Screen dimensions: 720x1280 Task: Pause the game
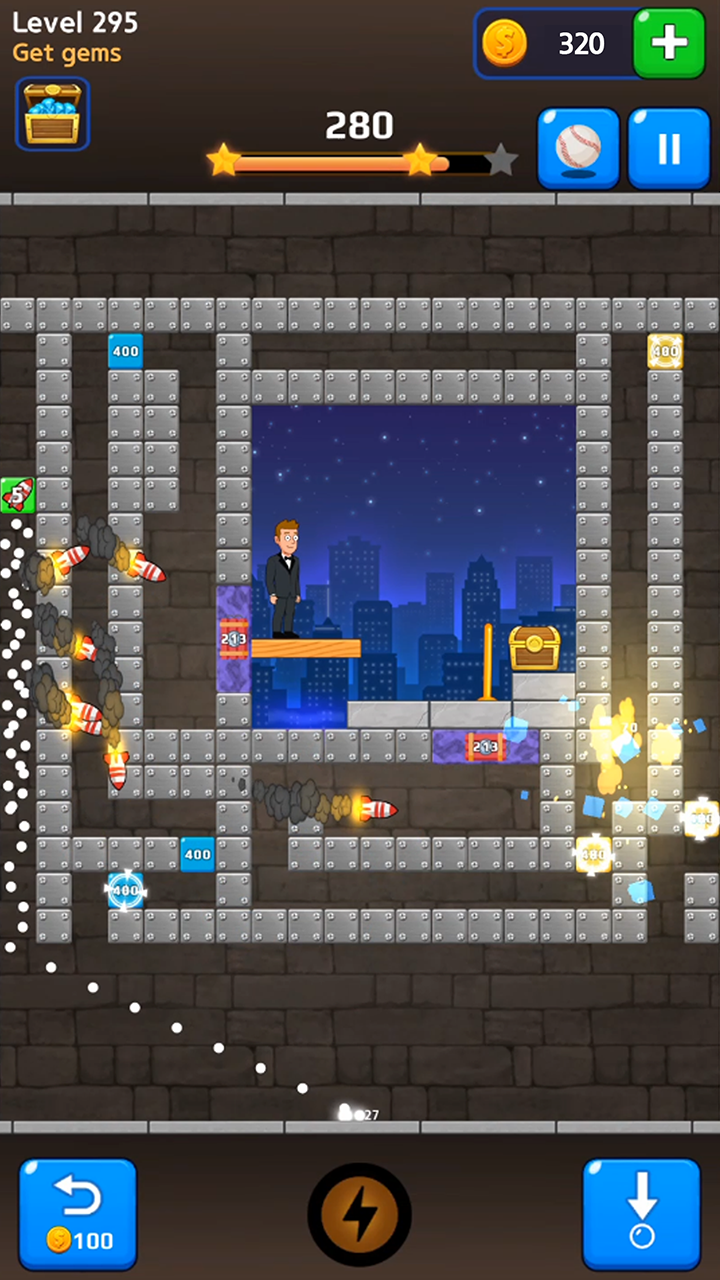pyautogui.click(x=668, y=148)
